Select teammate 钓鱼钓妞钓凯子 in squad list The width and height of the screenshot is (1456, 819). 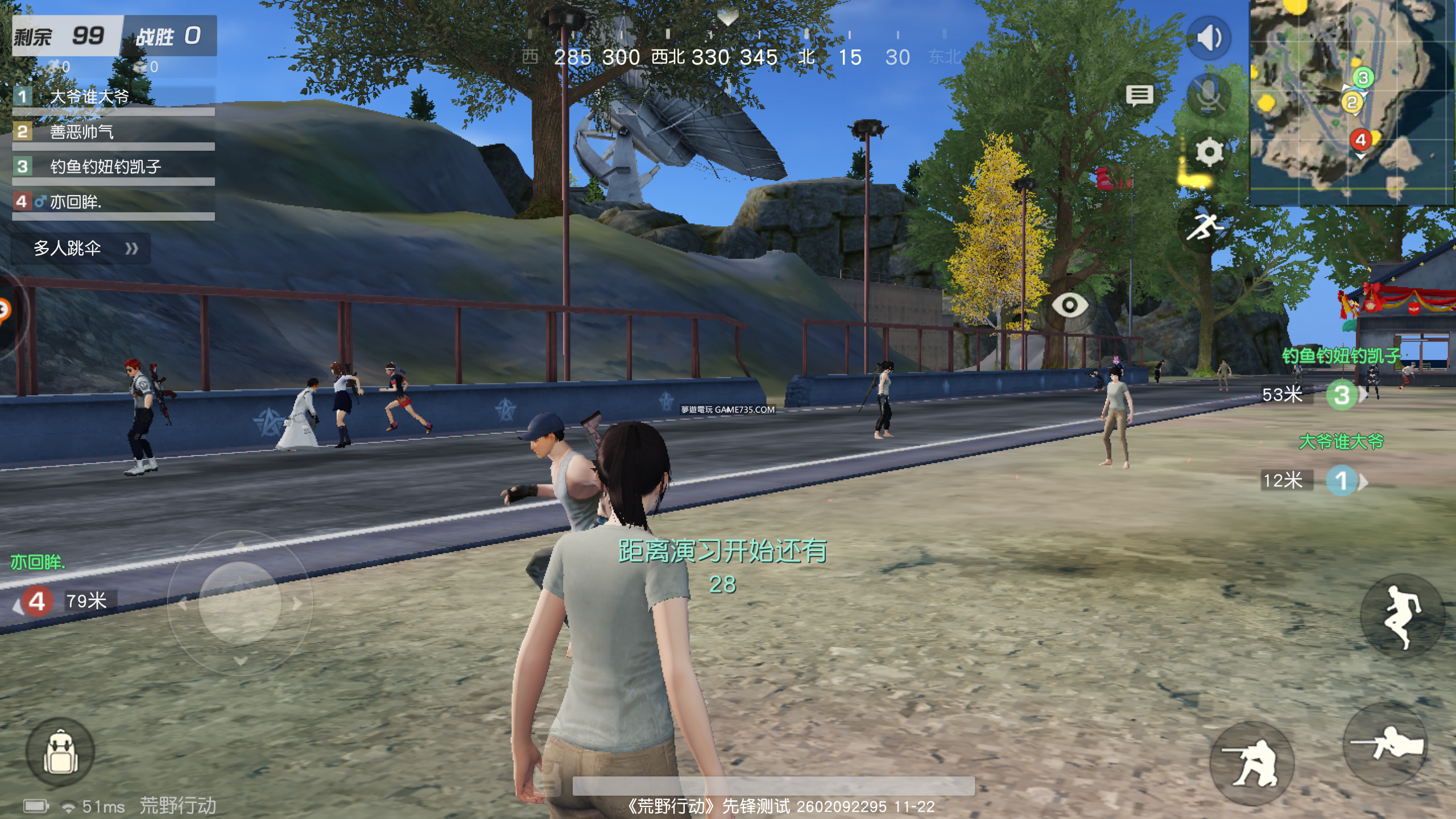(x=114, y=167)
